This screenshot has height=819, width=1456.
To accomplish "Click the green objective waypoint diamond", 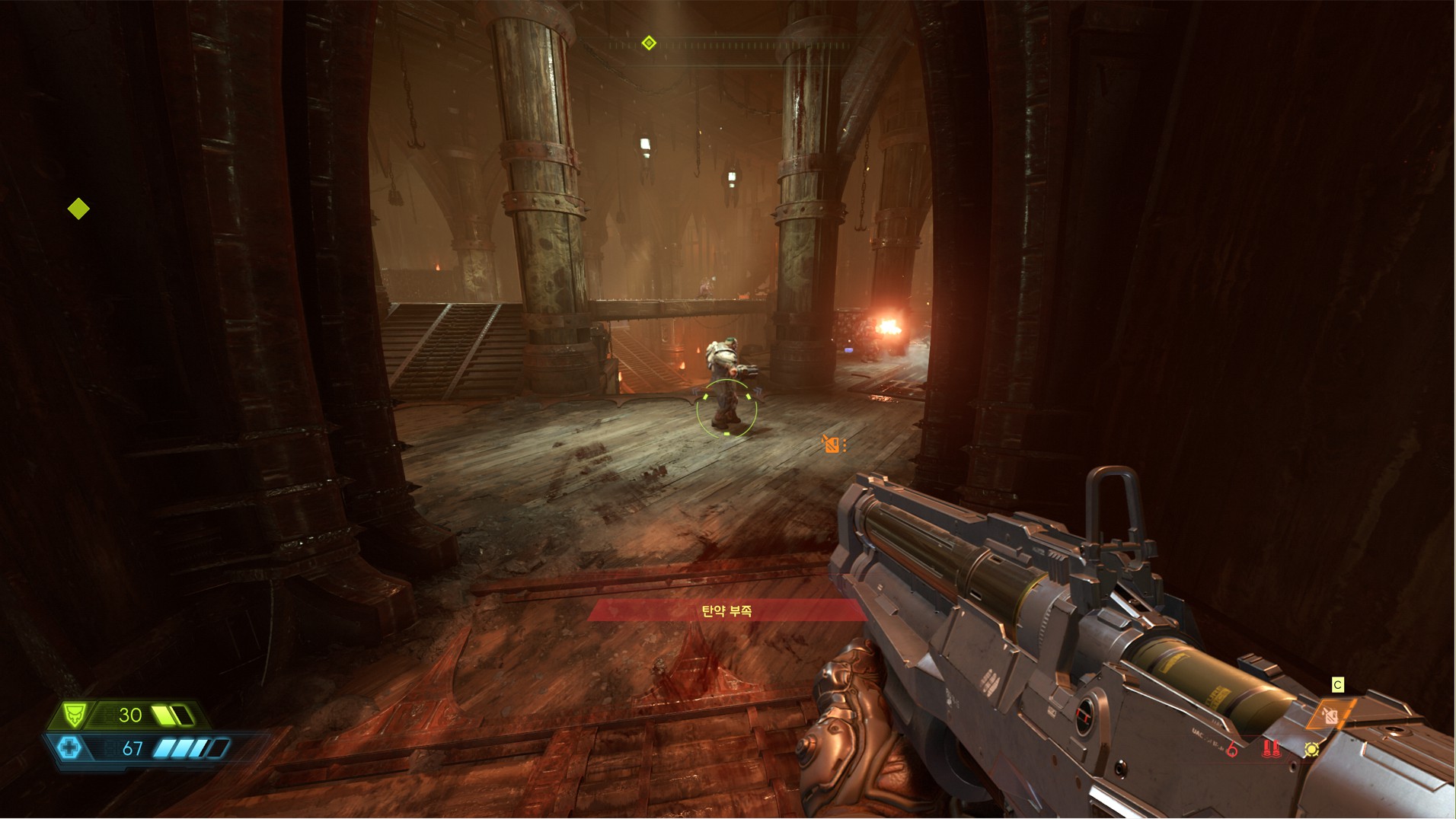I will click(78, 209).
